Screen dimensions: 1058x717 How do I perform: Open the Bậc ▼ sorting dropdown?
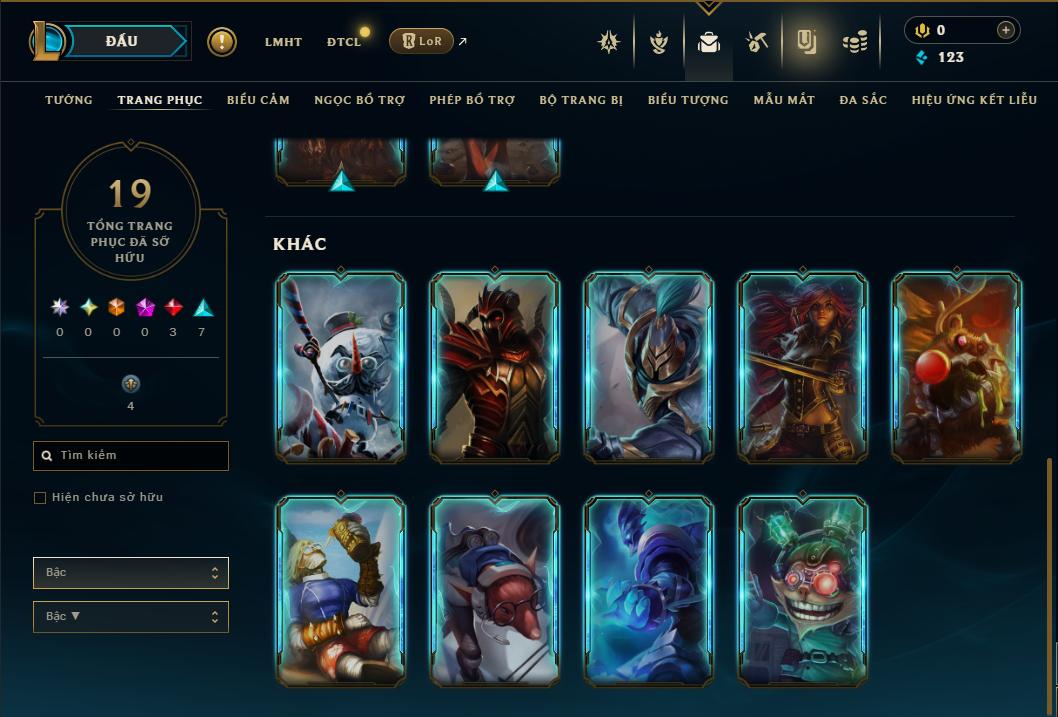pos(131,617)
